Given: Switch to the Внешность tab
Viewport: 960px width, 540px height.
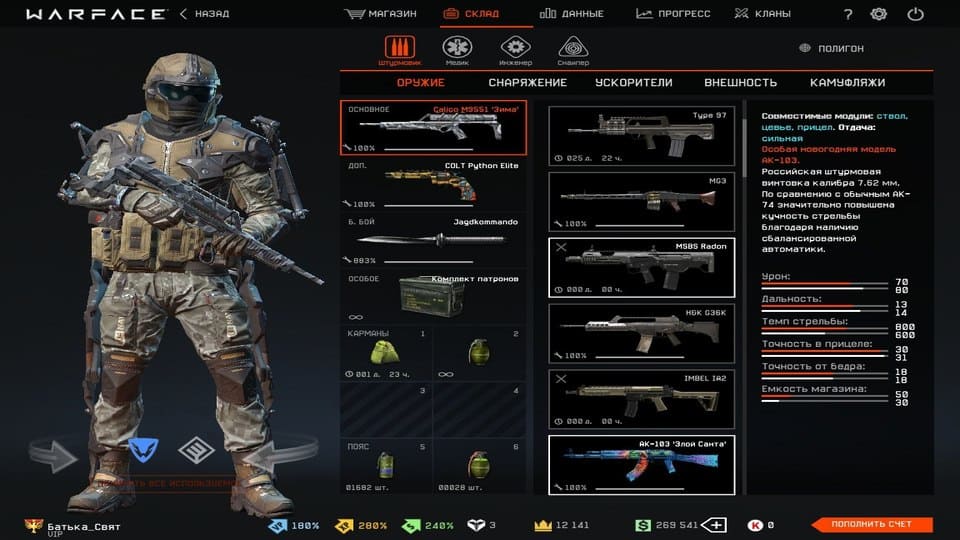Looking at the screenshot, I should pos(740,83).
